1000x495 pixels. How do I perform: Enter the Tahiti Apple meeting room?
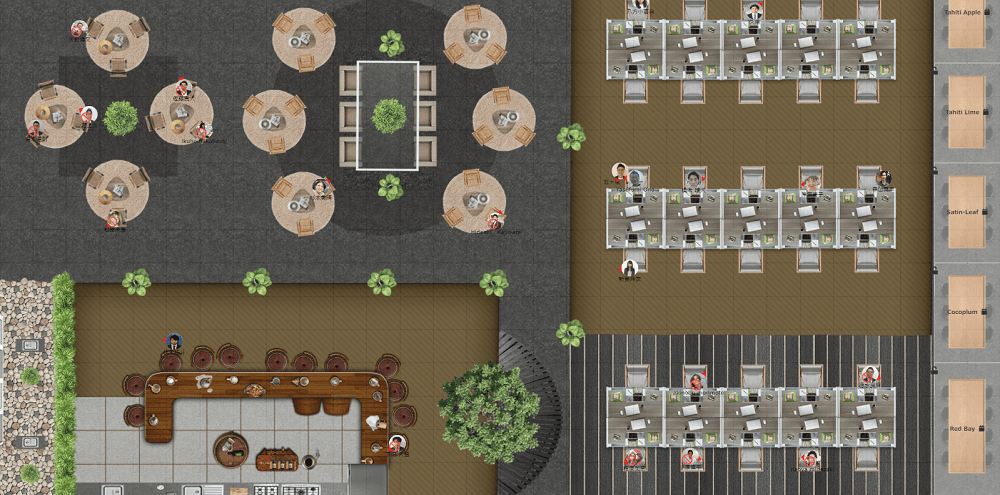coord(966,27)
